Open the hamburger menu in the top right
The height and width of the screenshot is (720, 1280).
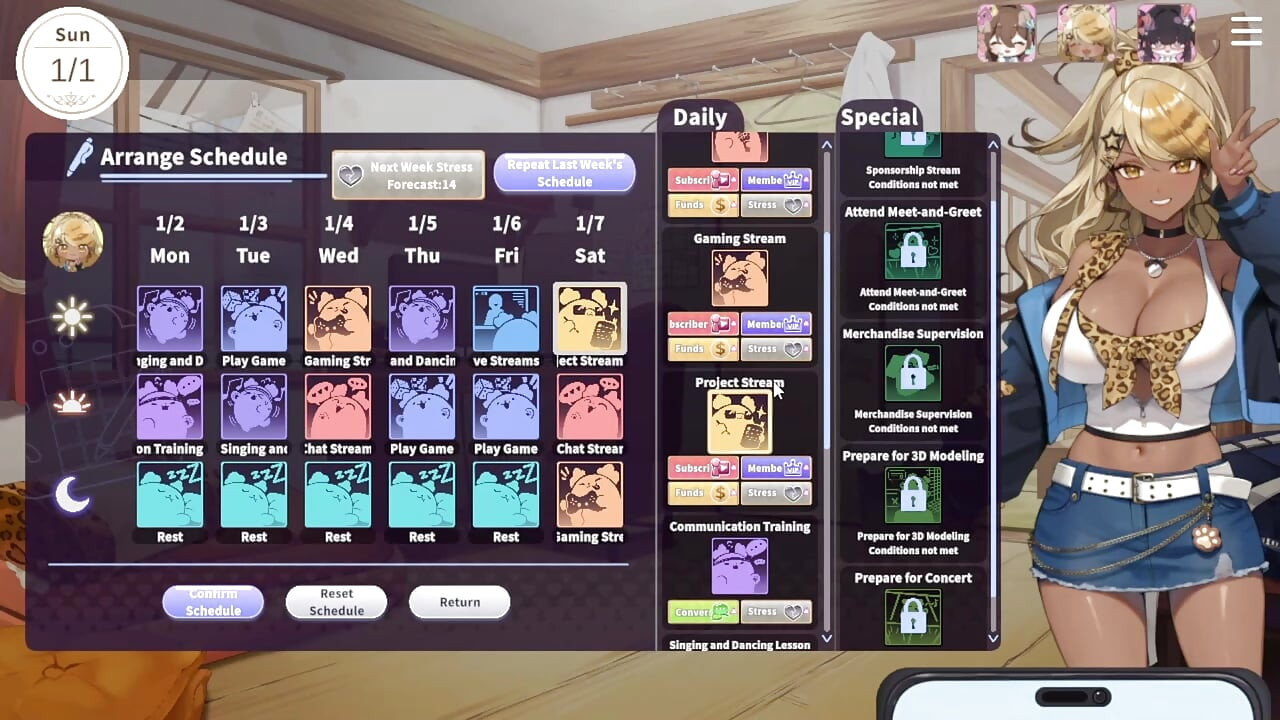point(1246,31)
